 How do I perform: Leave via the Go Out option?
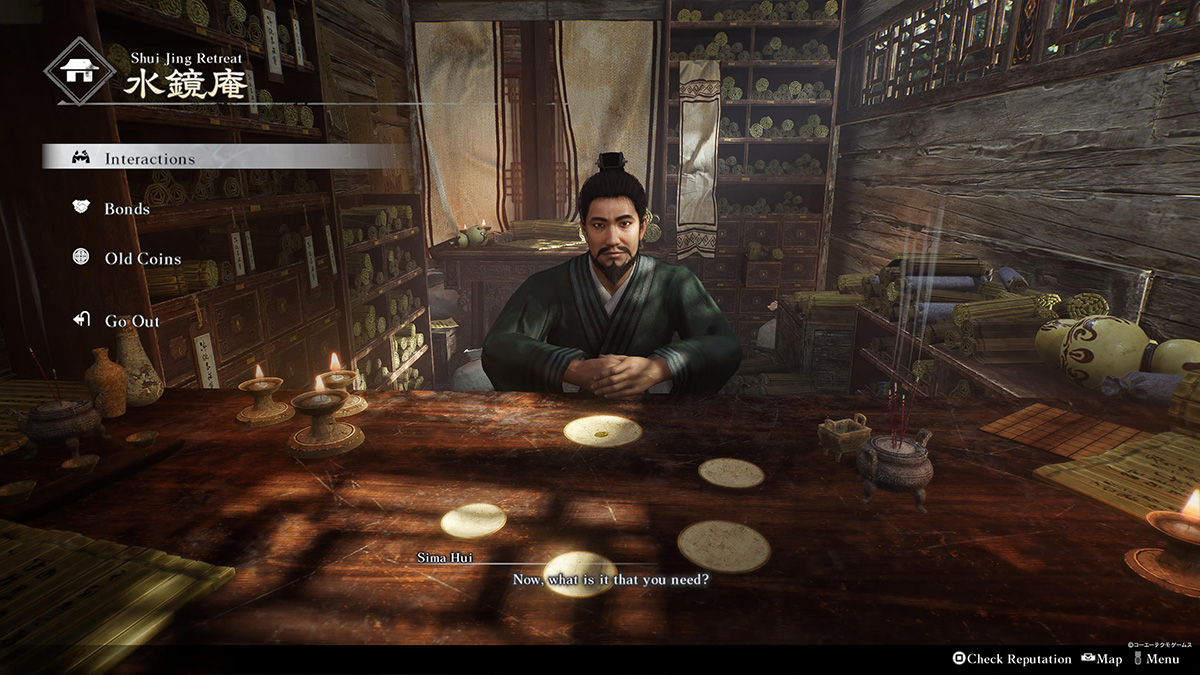click(x=131, y=321)
